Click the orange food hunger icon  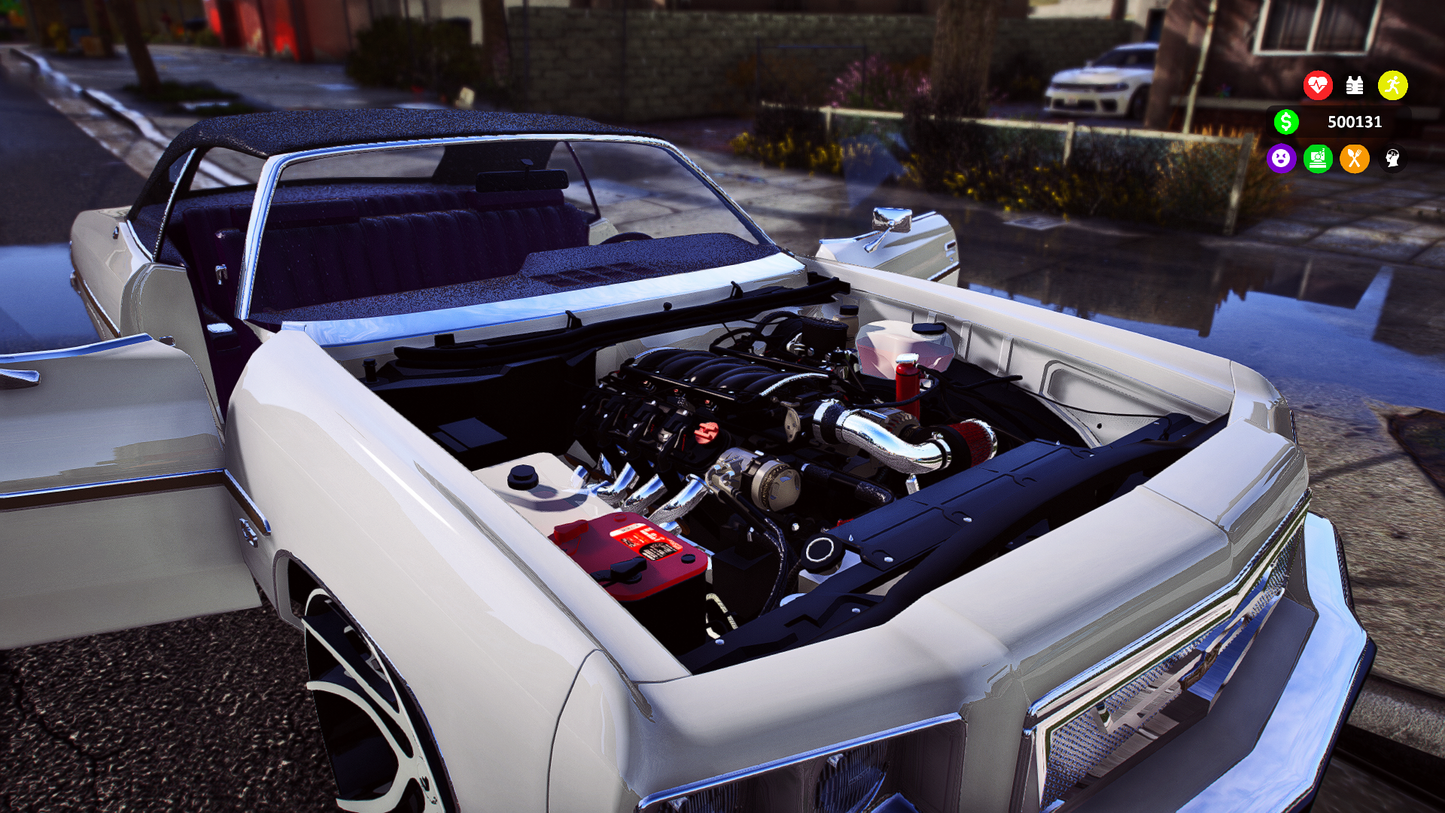1355,158
